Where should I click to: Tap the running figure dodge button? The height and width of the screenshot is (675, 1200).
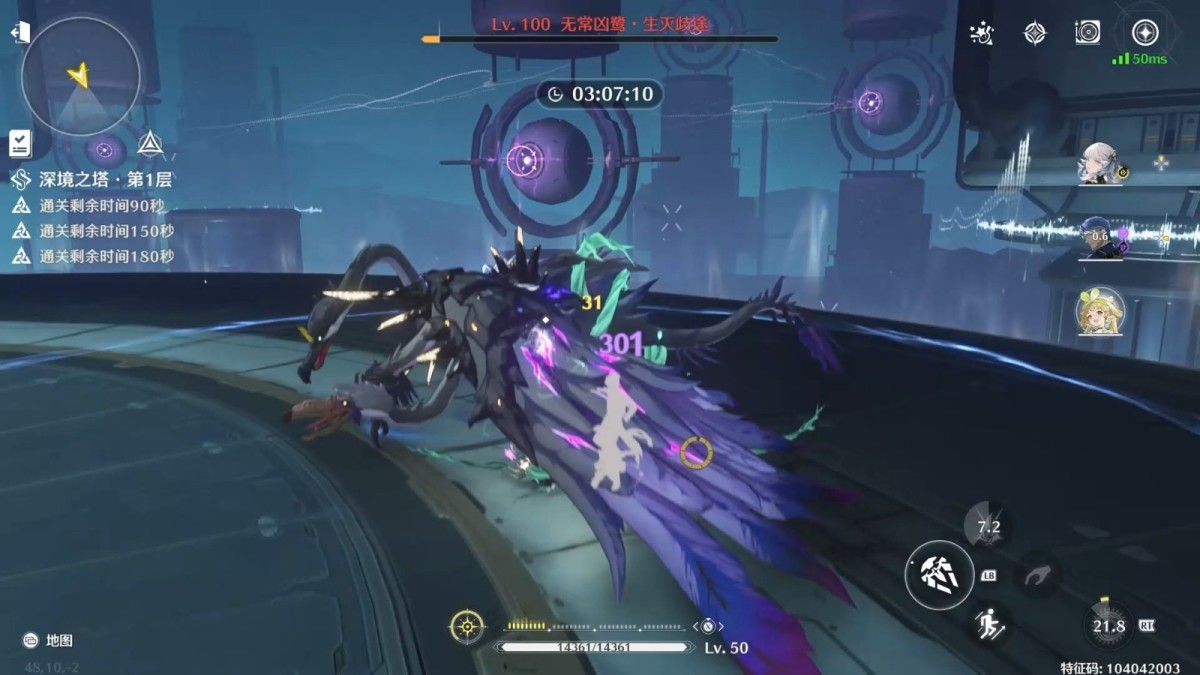[x=988, y=626]
